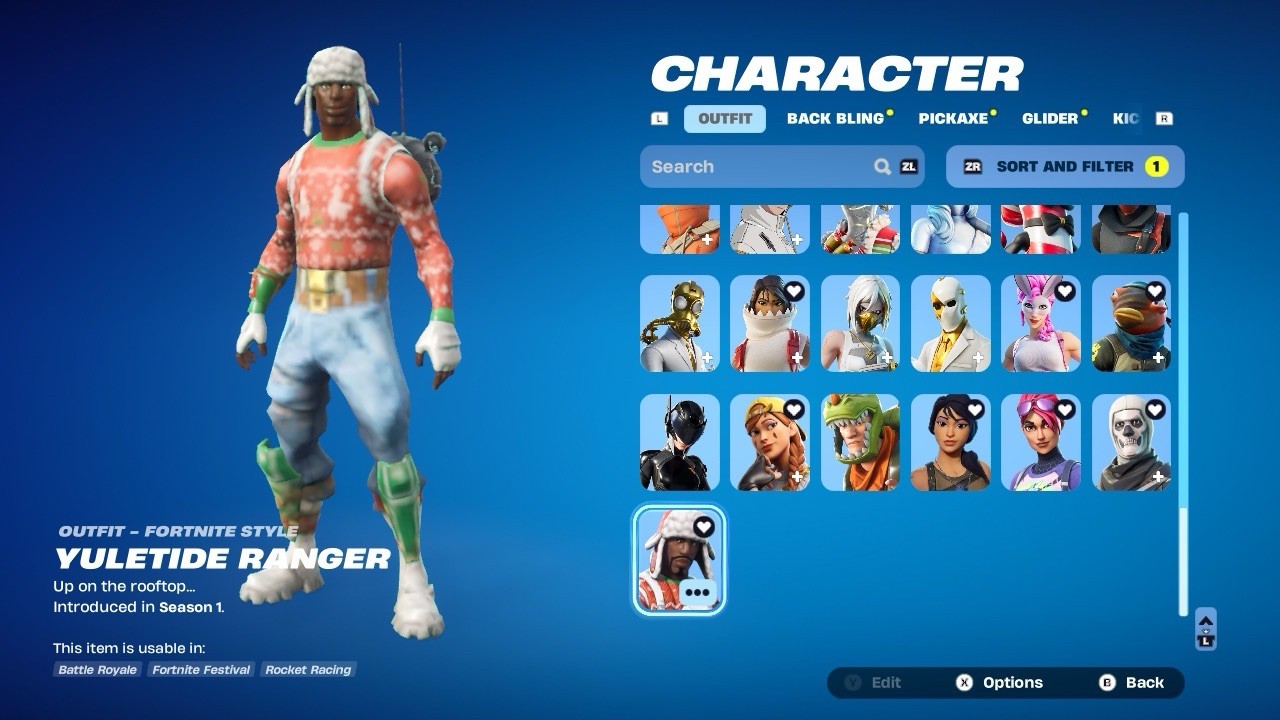
Task: Select the black cat-helmet outfit
Action: pos(680,442)
